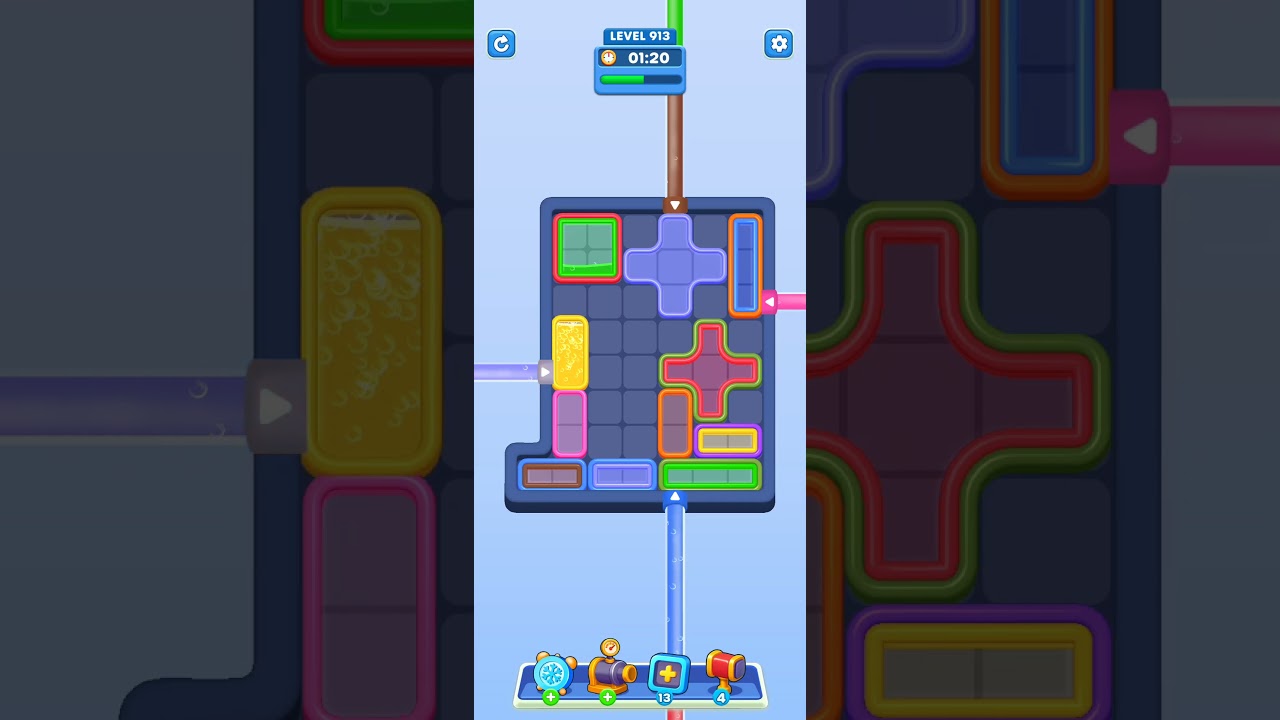Buy more freeze boosters via green plus badge
Screen dimensions: 1280x720
pos(550,696)
